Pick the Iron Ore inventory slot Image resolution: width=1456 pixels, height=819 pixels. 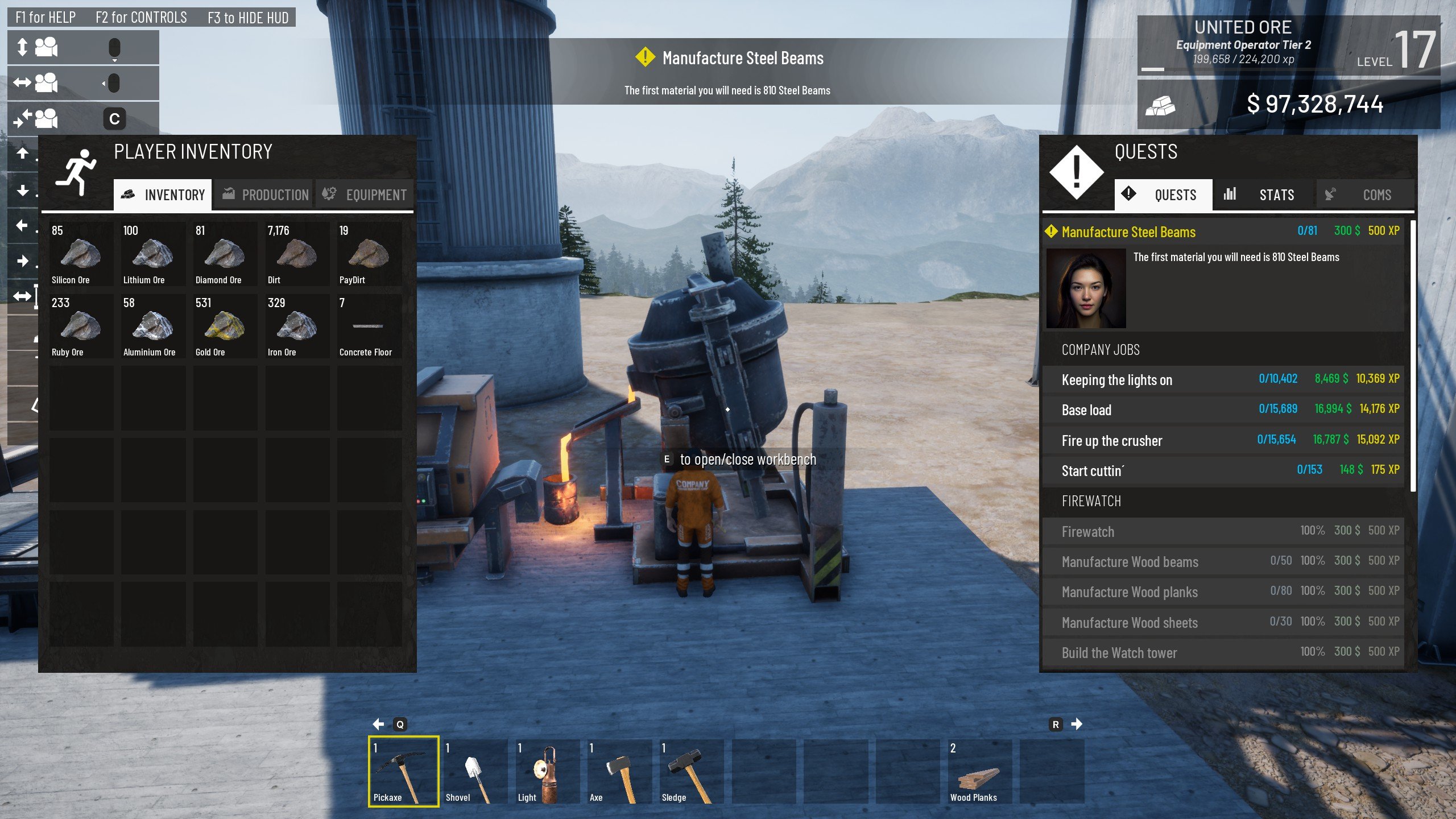(297, 326)
